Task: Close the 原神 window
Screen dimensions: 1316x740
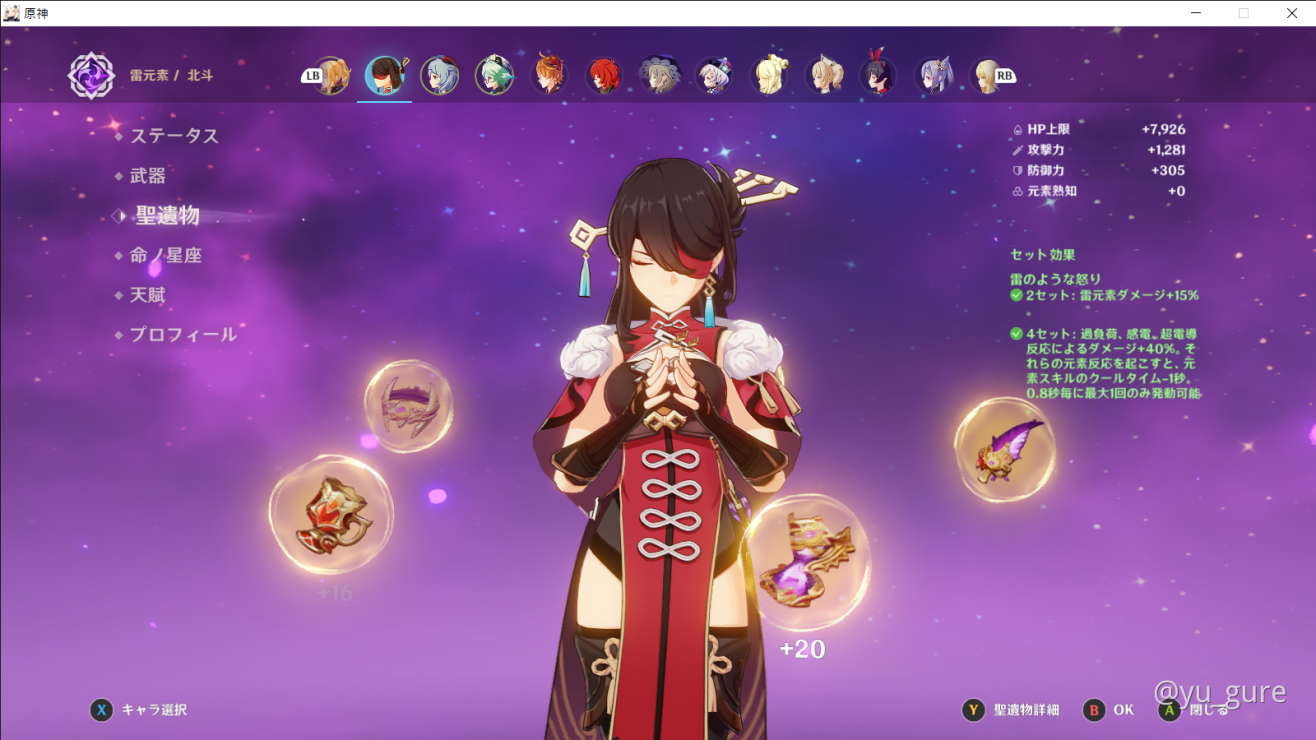Action: click(1291, 13)
